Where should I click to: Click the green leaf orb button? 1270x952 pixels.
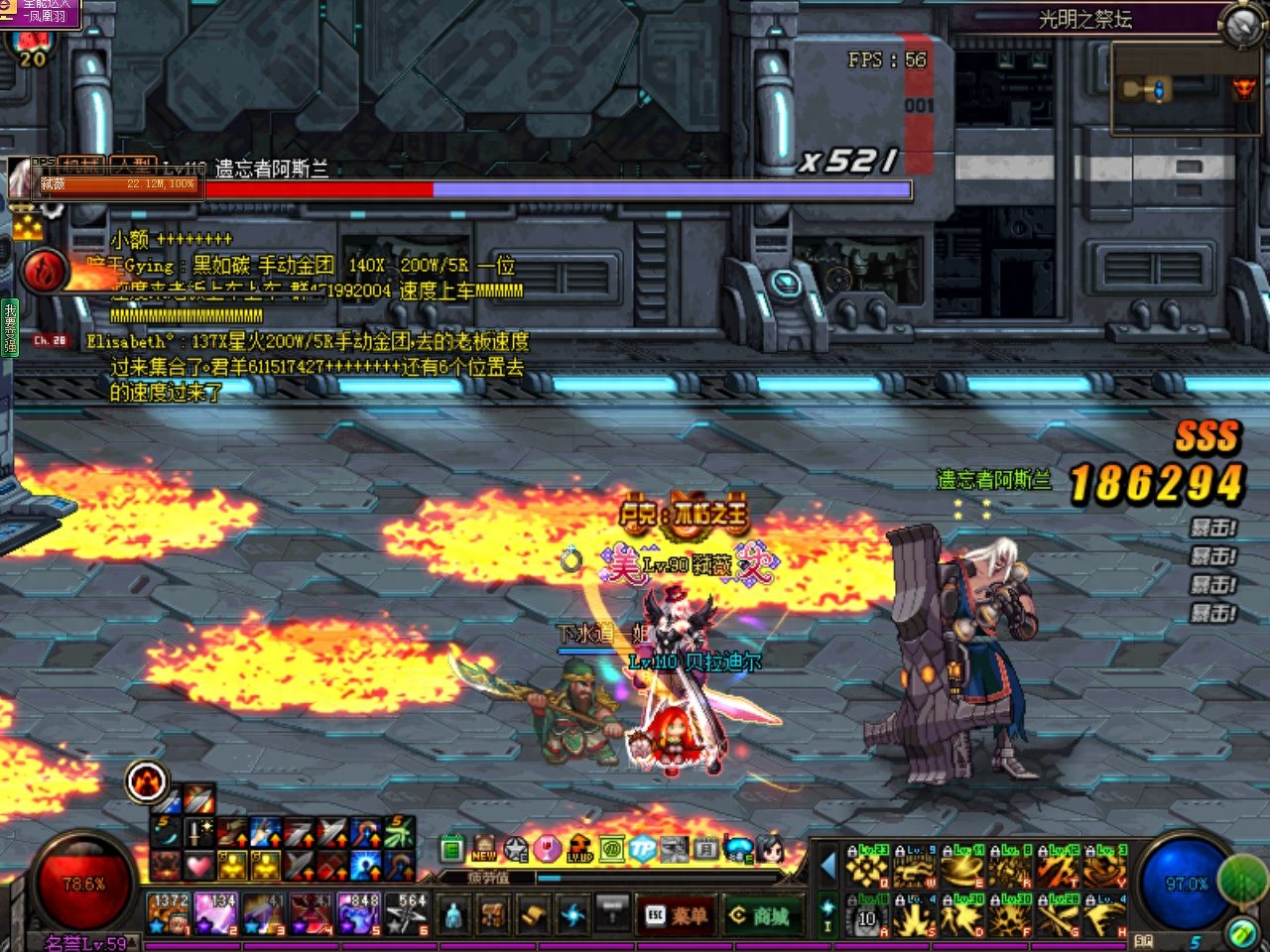click(1241, 877)
